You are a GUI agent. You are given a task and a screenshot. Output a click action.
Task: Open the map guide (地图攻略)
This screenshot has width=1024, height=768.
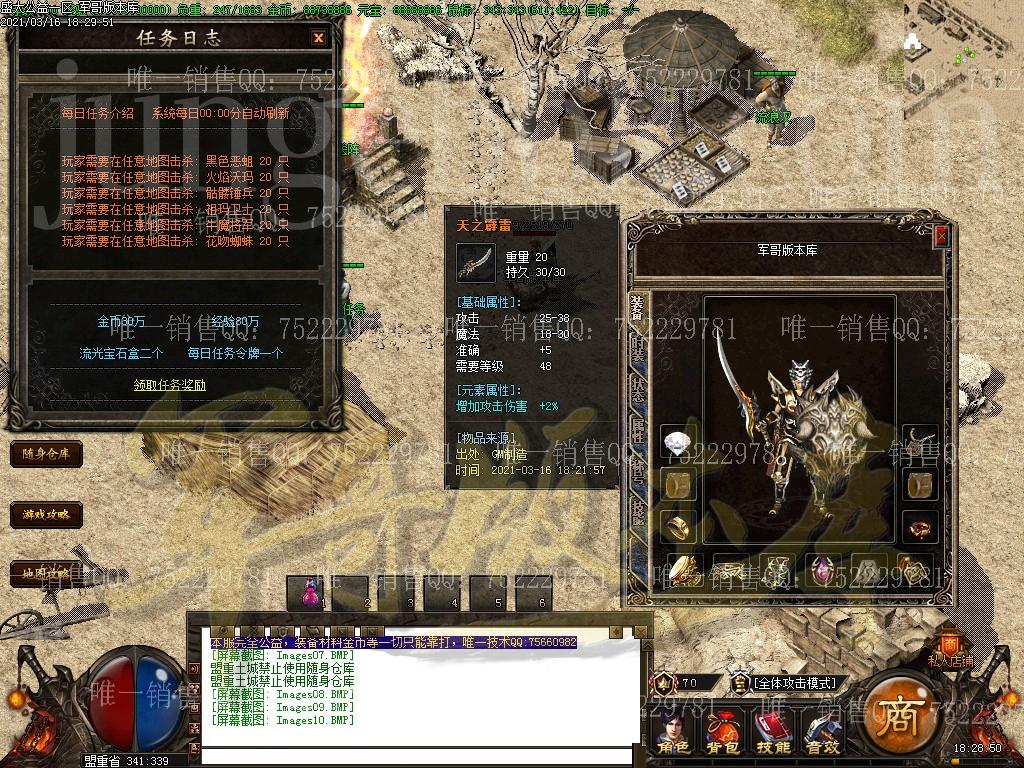45,574
